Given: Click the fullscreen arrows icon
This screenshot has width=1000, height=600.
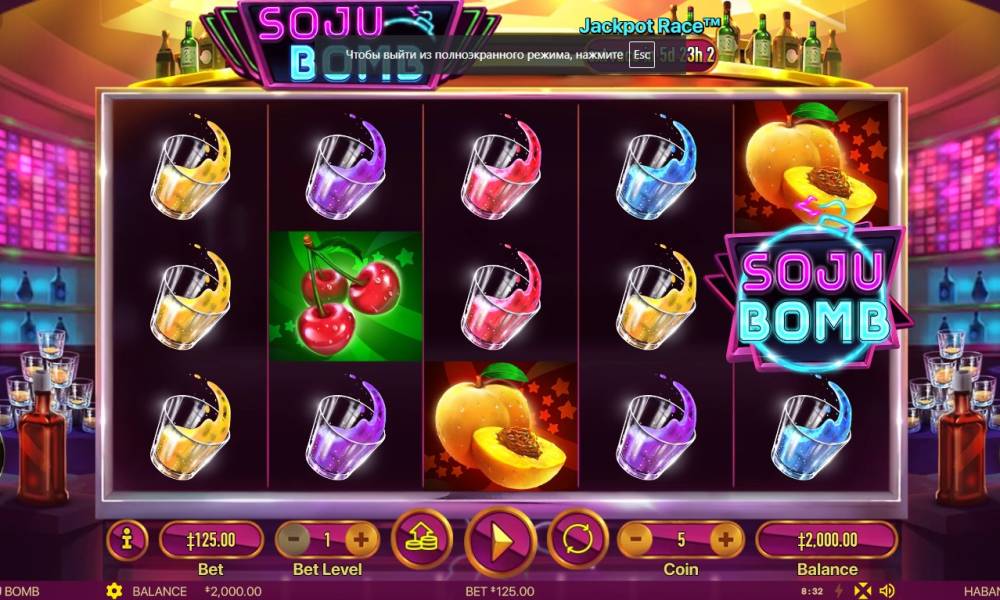Looking at the screenshot, I should coord(862,591).
